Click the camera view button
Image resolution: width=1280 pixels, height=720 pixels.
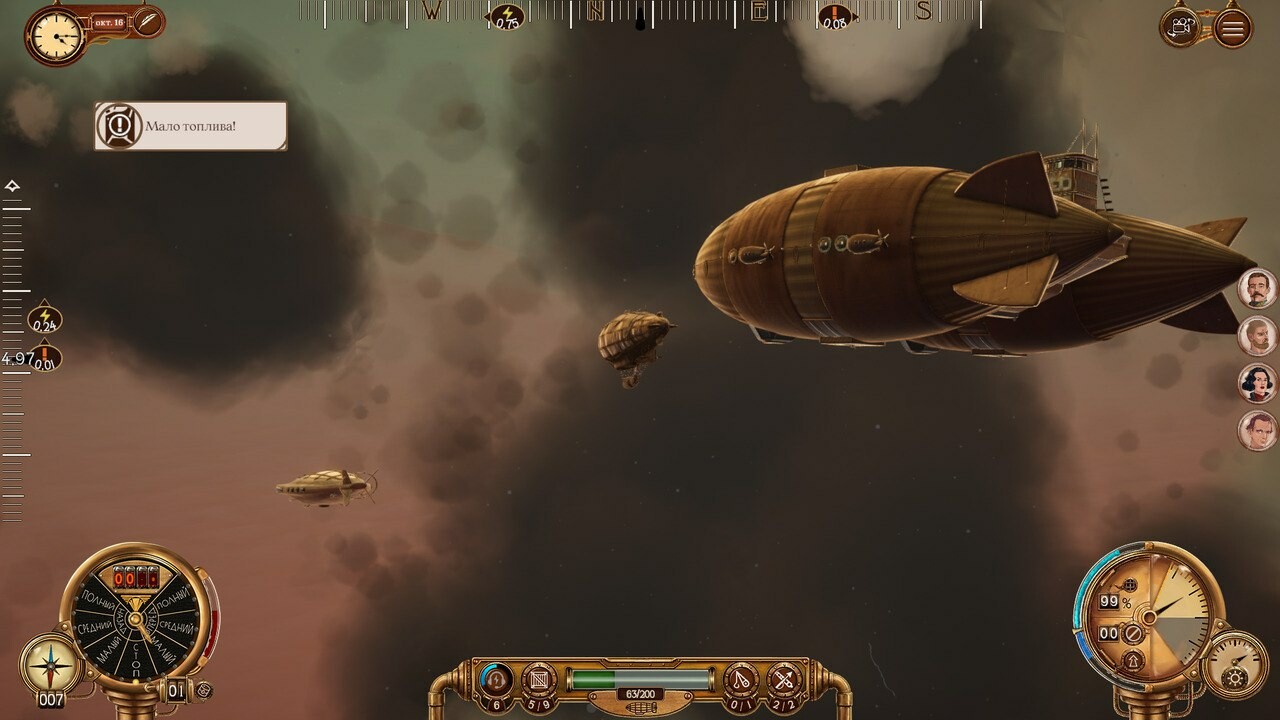pos(1183,26)
